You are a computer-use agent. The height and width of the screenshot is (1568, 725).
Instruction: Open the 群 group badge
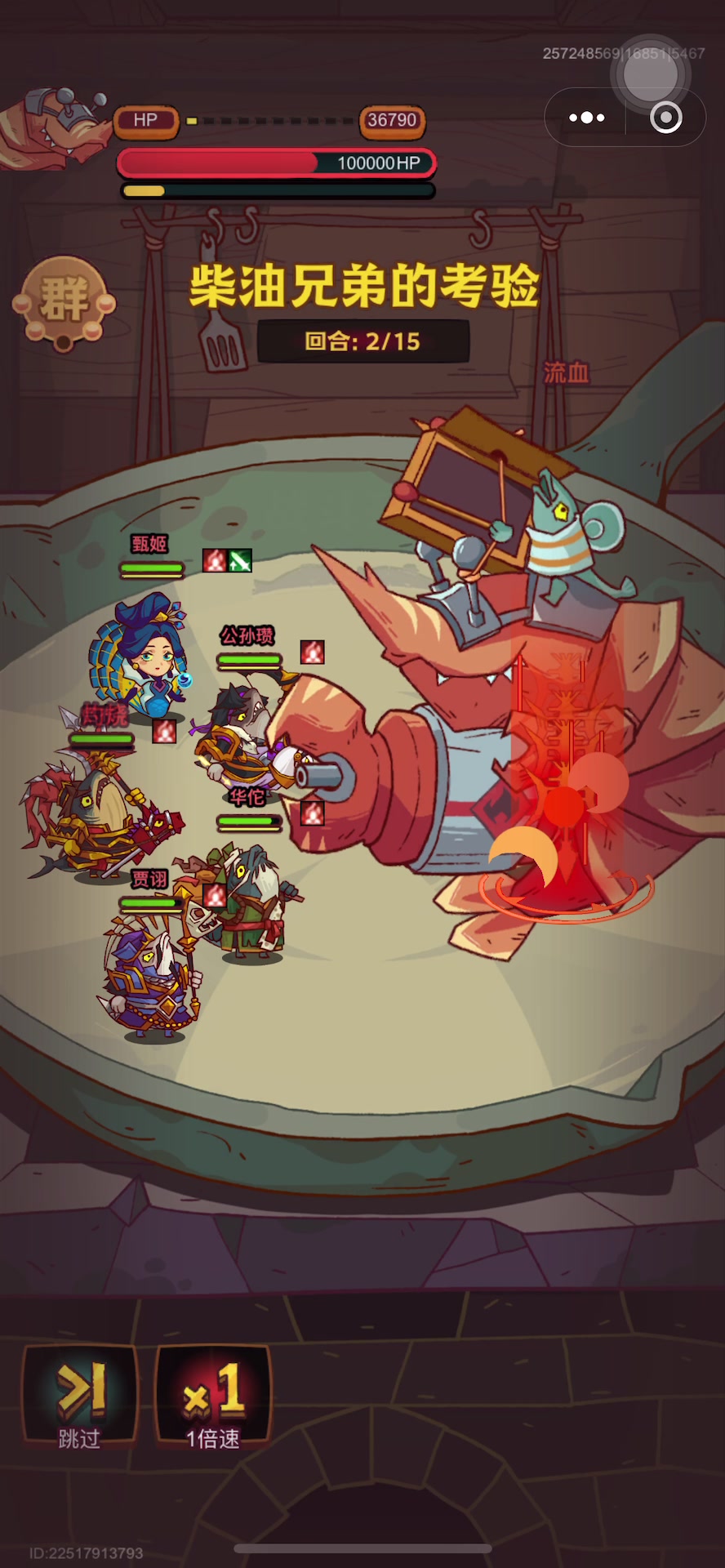tap(64, 301)
